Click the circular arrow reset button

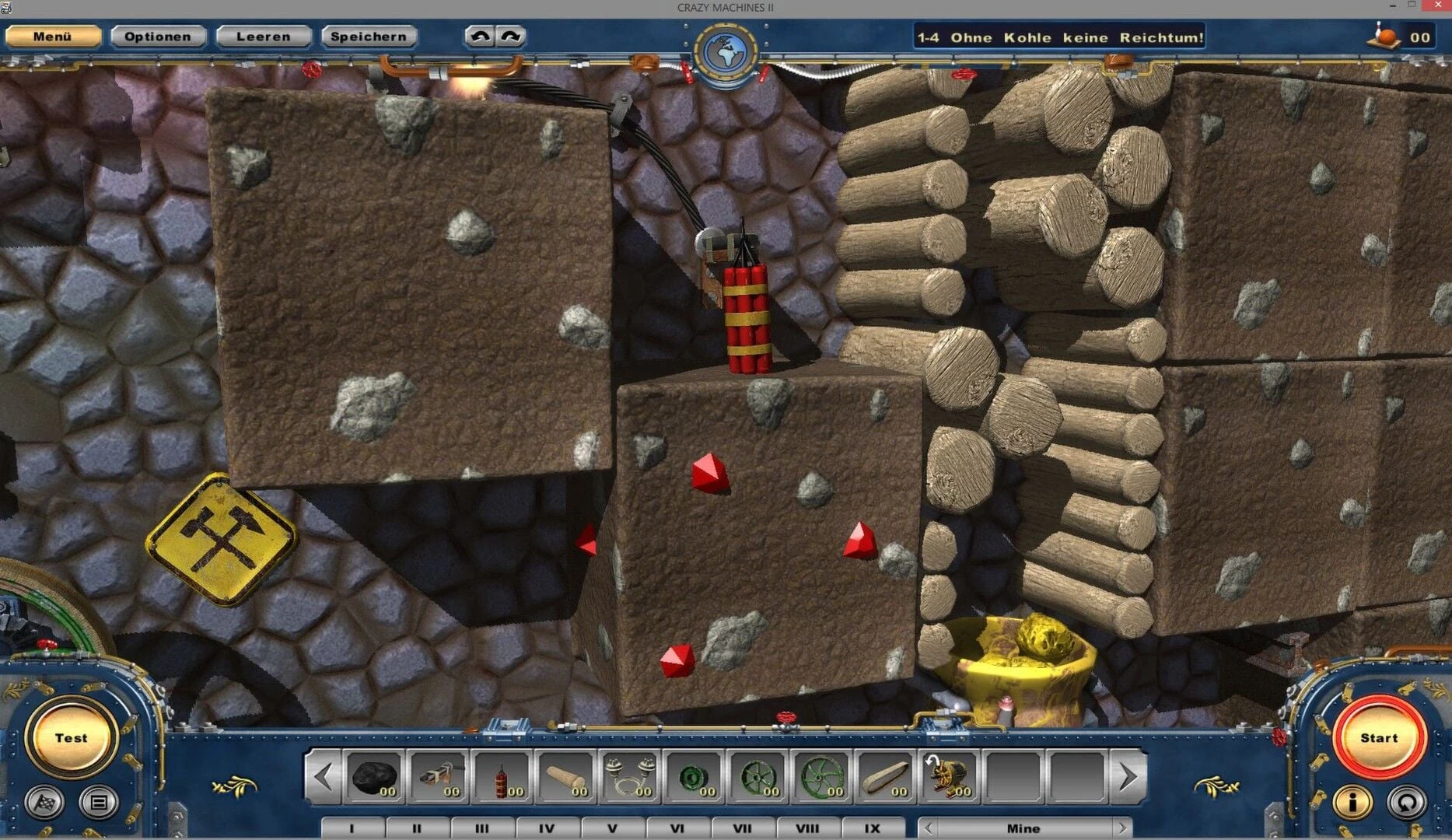coord(1406,802)
